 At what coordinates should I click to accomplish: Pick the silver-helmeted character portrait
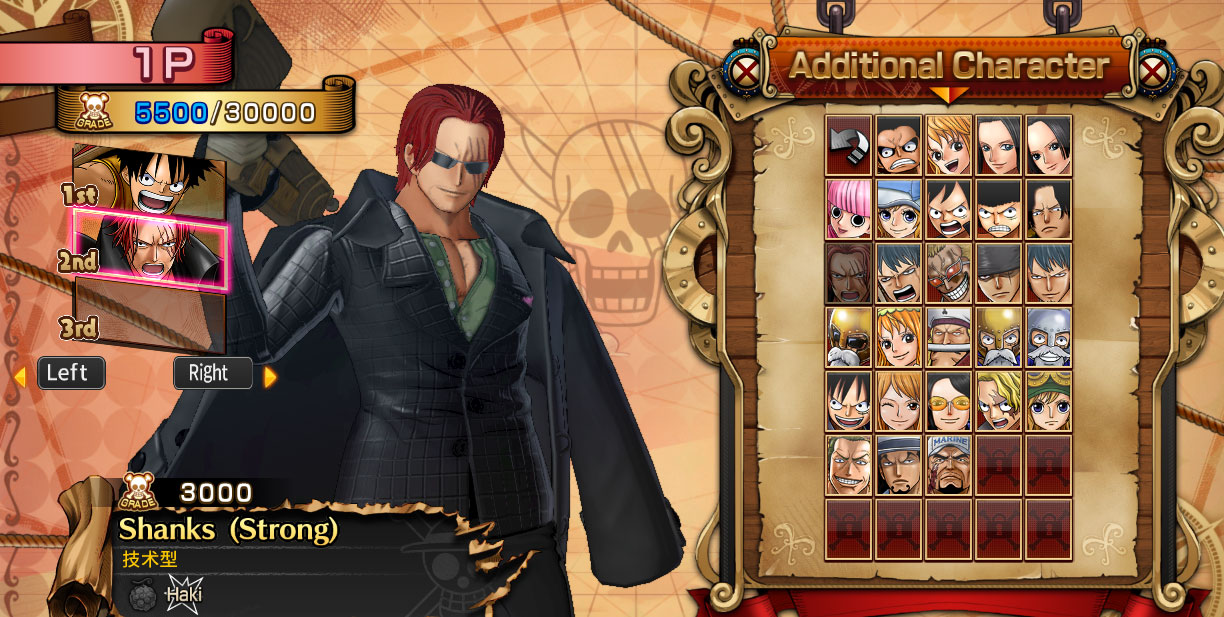1048,338
